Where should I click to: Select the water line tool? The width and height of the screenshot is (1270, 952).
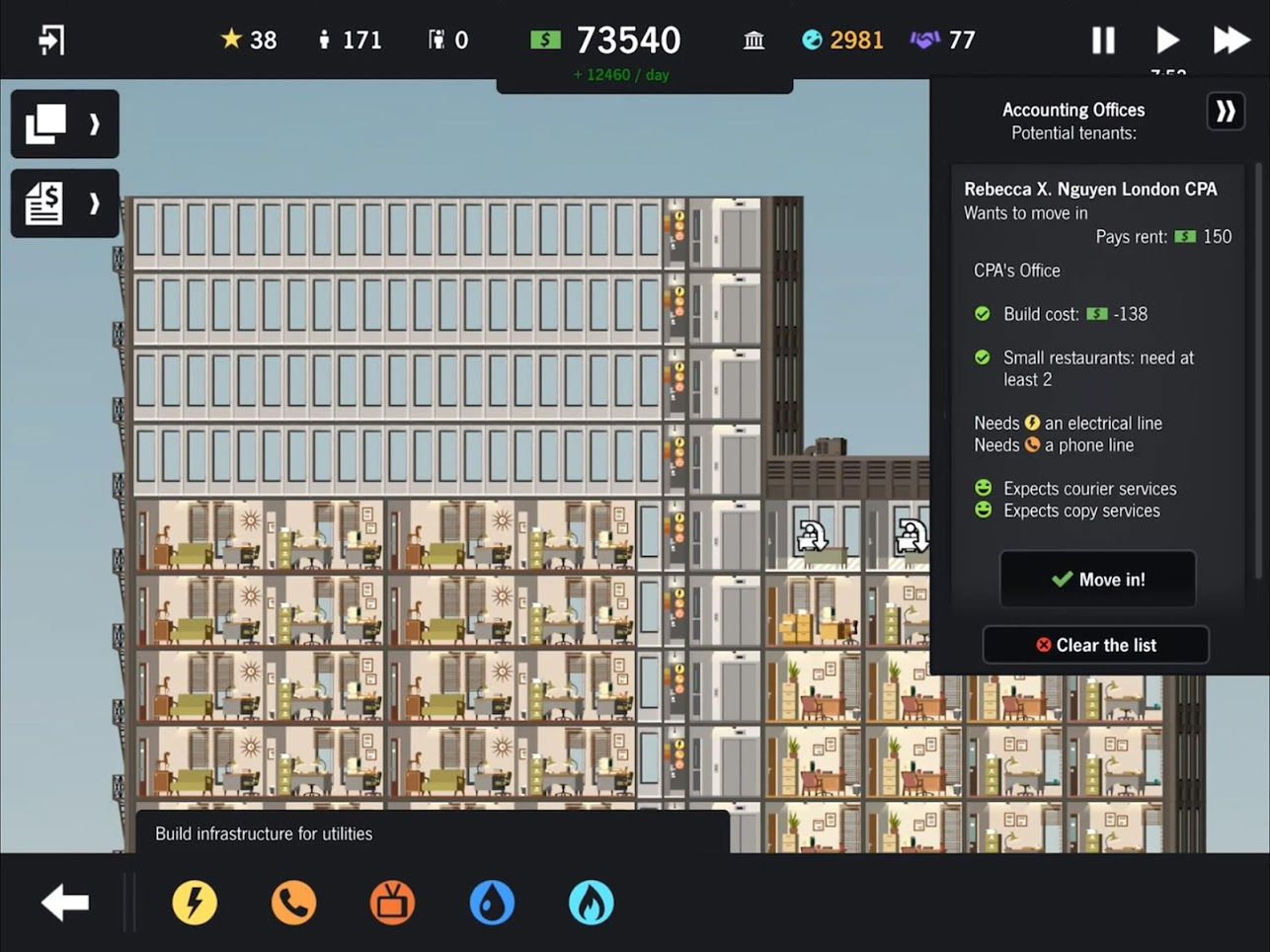[x=492, y=902]
